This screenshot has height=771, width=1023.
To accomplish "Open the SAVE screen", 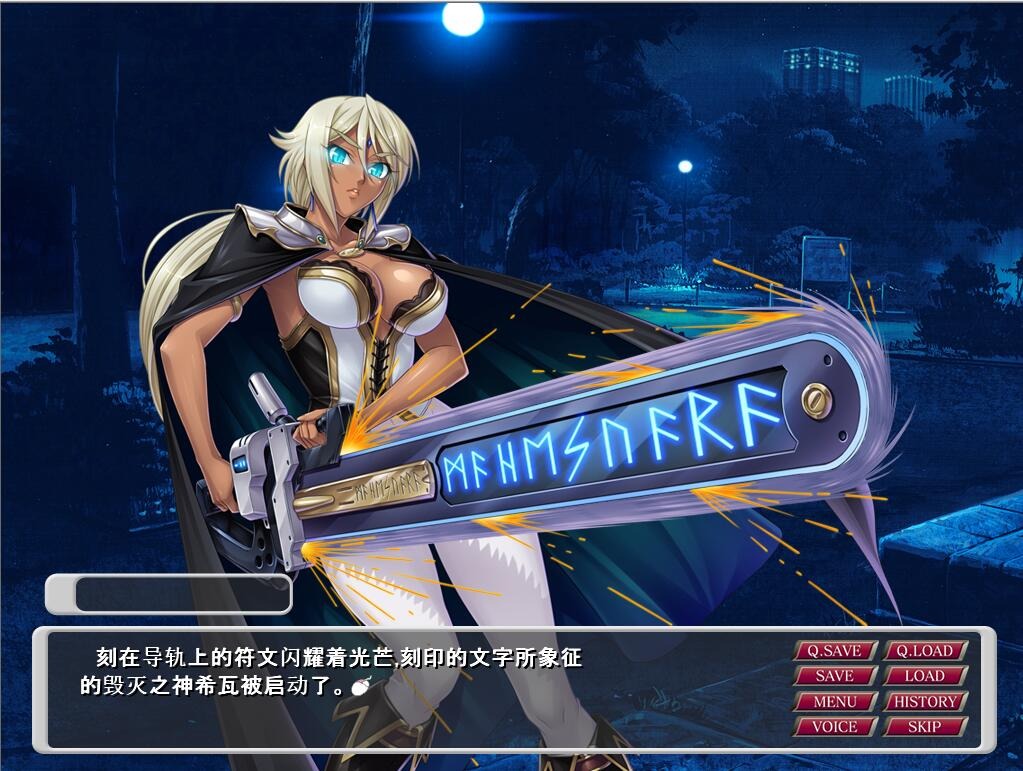I will (x=835, y=676).
